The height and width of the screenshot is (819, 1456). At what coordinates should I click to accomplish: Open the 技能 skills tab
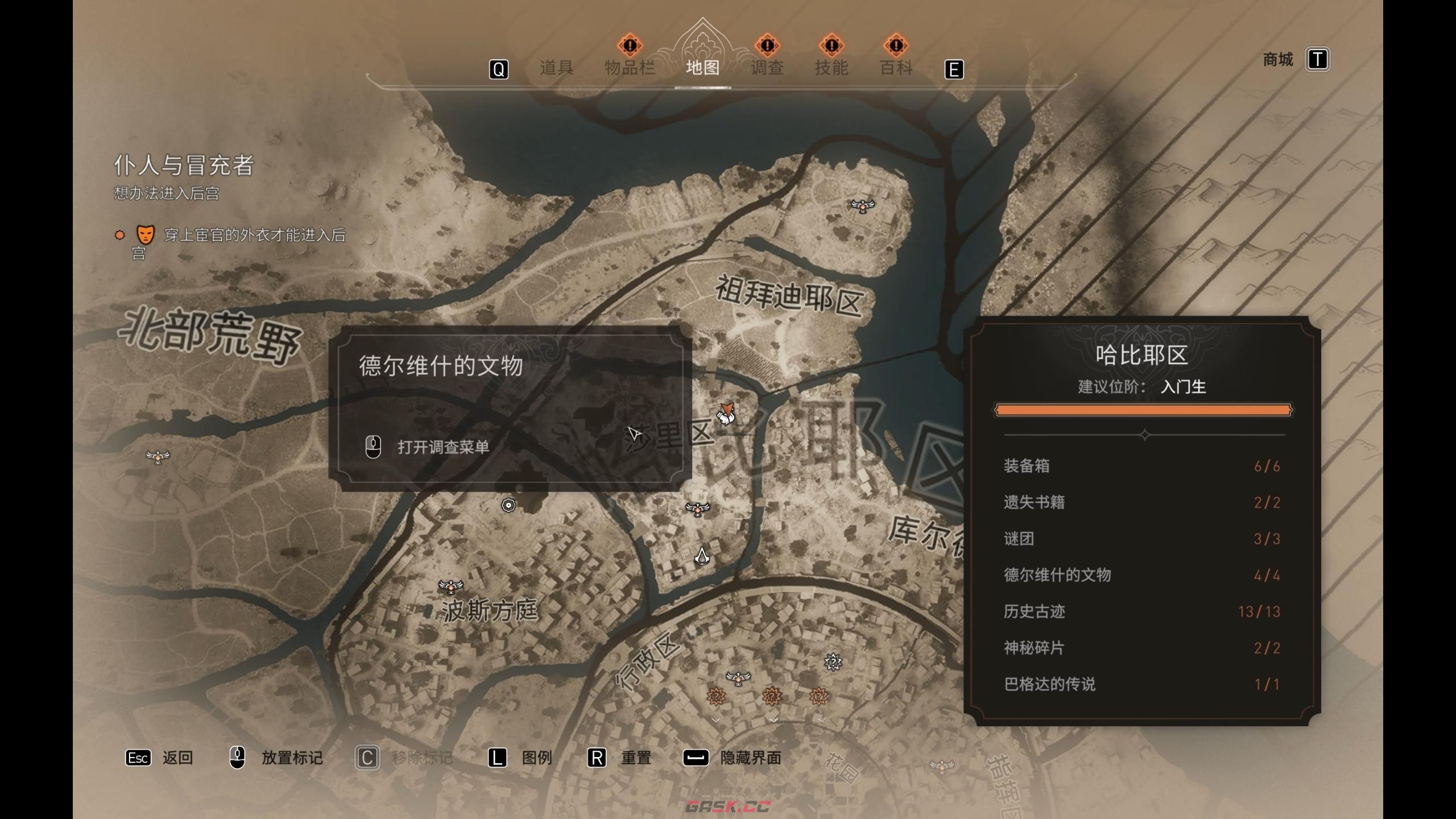[831, 68]
